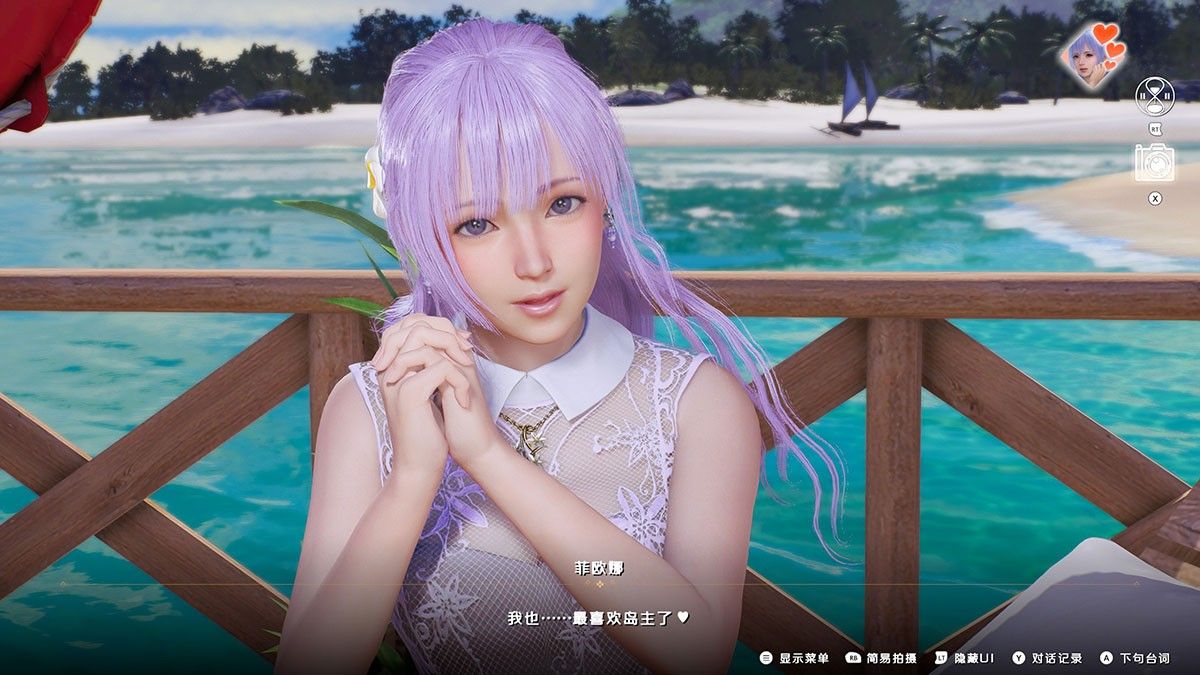Open the 对话记录 dialogue log
The height and width of the screenshot is (675, 1200).
(1047, 658)
